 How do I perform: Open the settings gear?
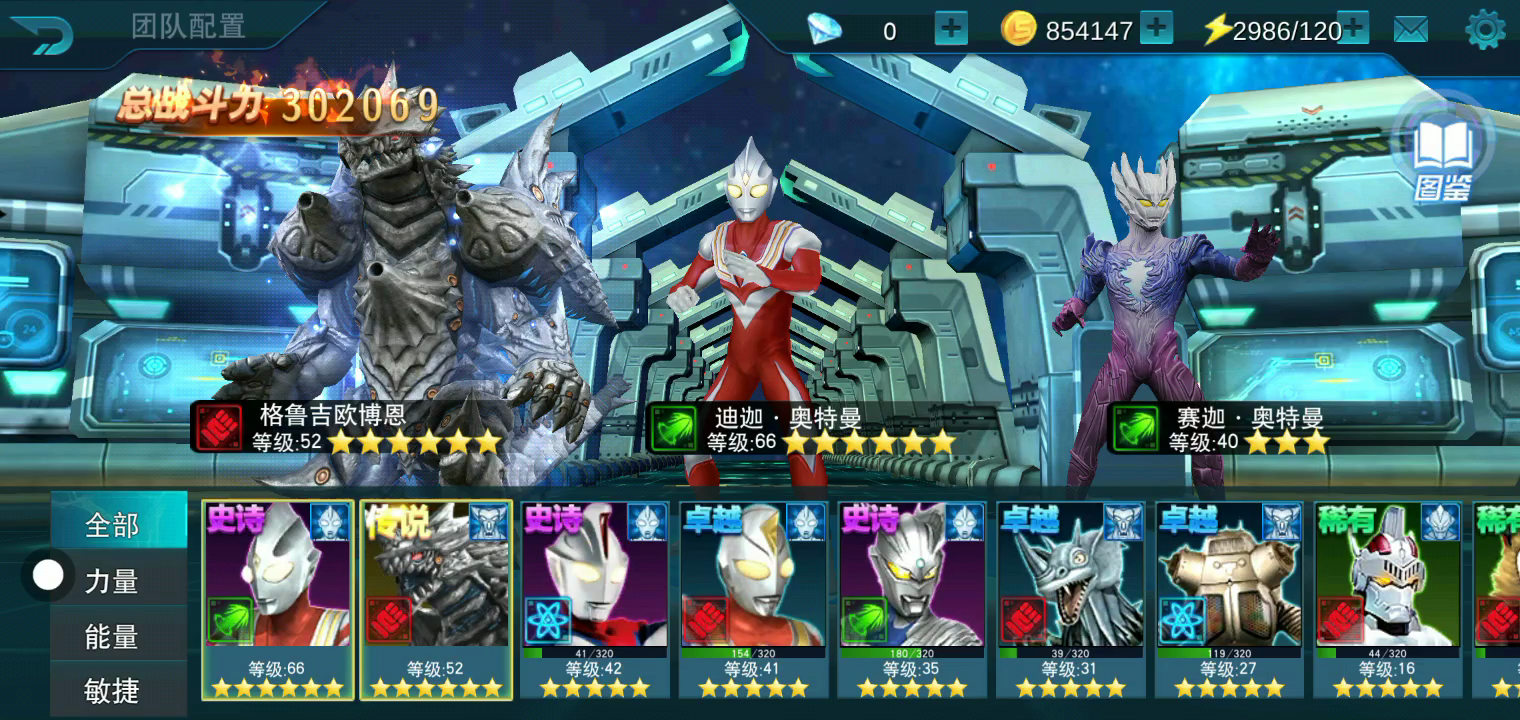(x=1485, y=31)
